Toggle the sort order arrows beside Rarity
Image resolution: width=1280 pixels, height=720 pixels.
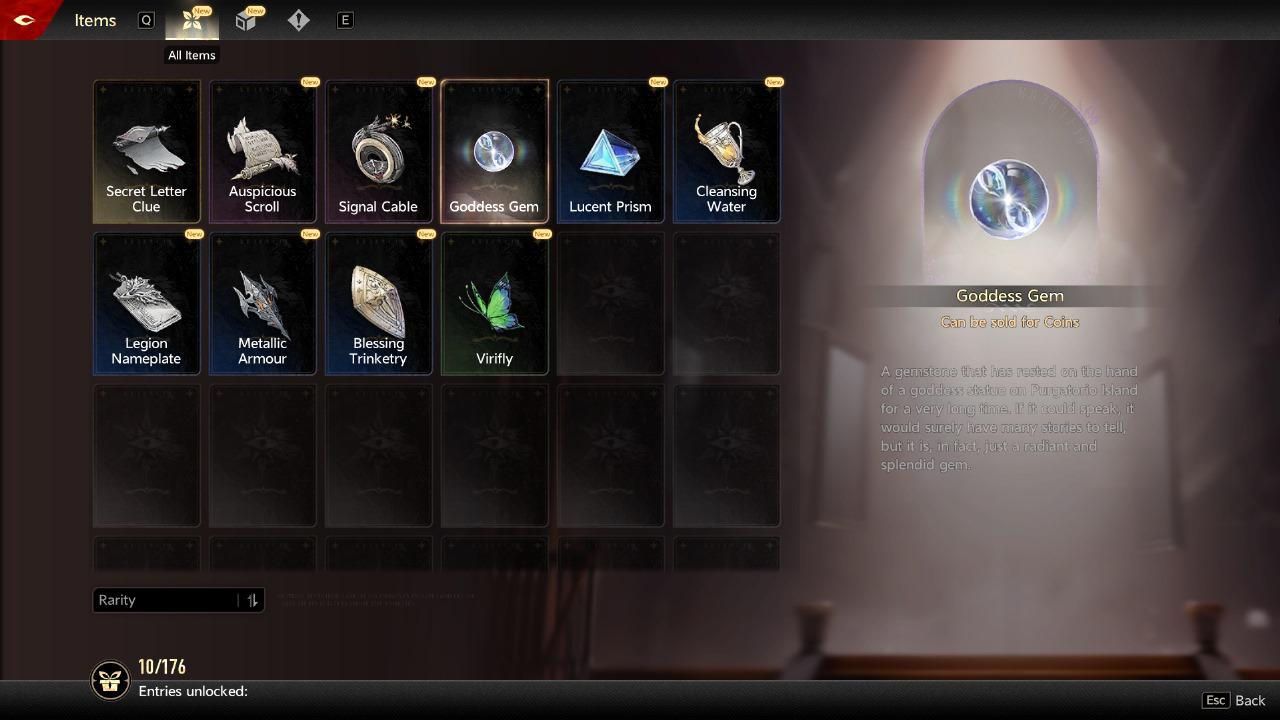pos(252,600)
